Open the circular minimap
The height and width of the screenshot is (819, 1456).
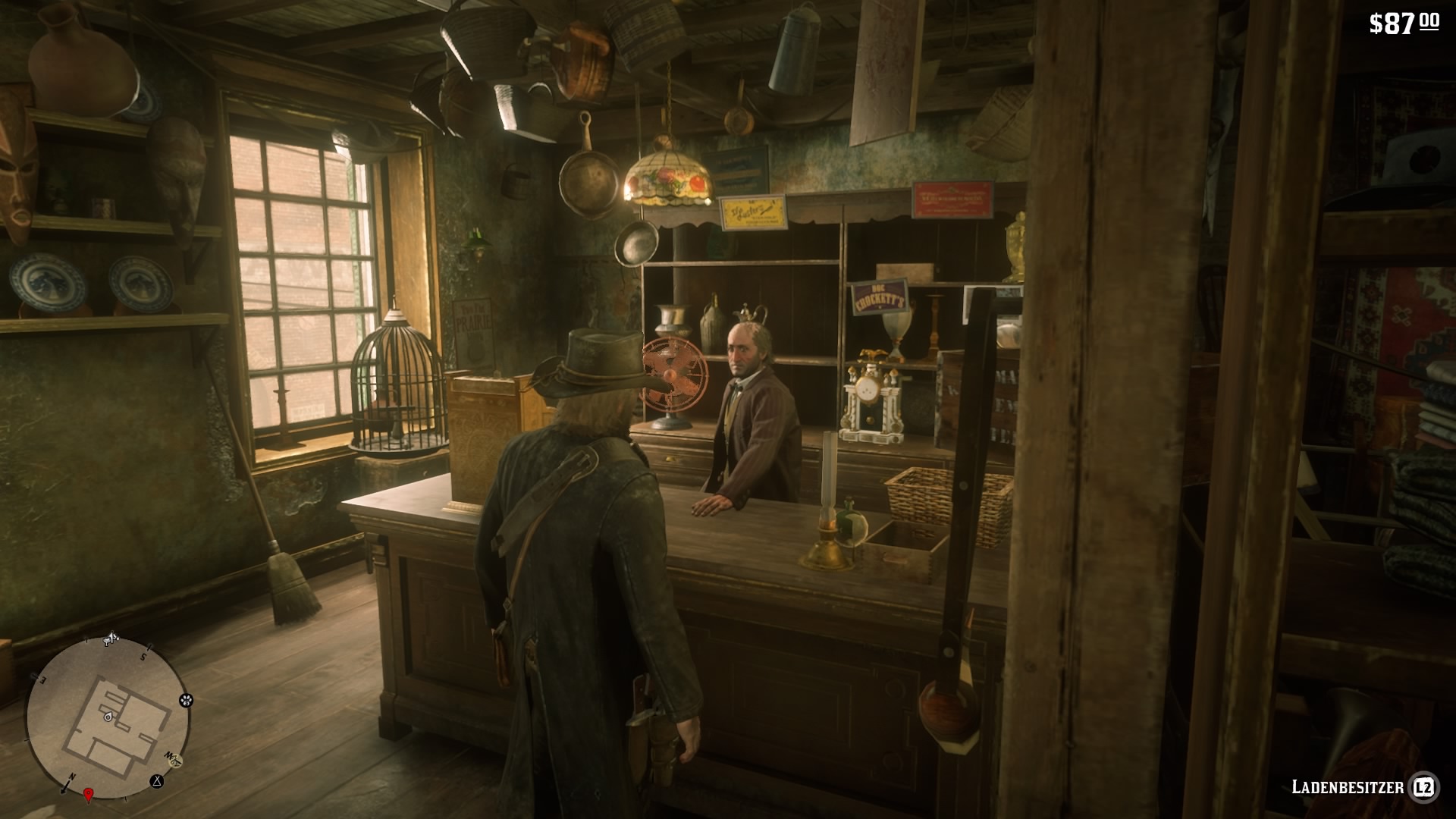pyautogui.click(x=107, y=717)
